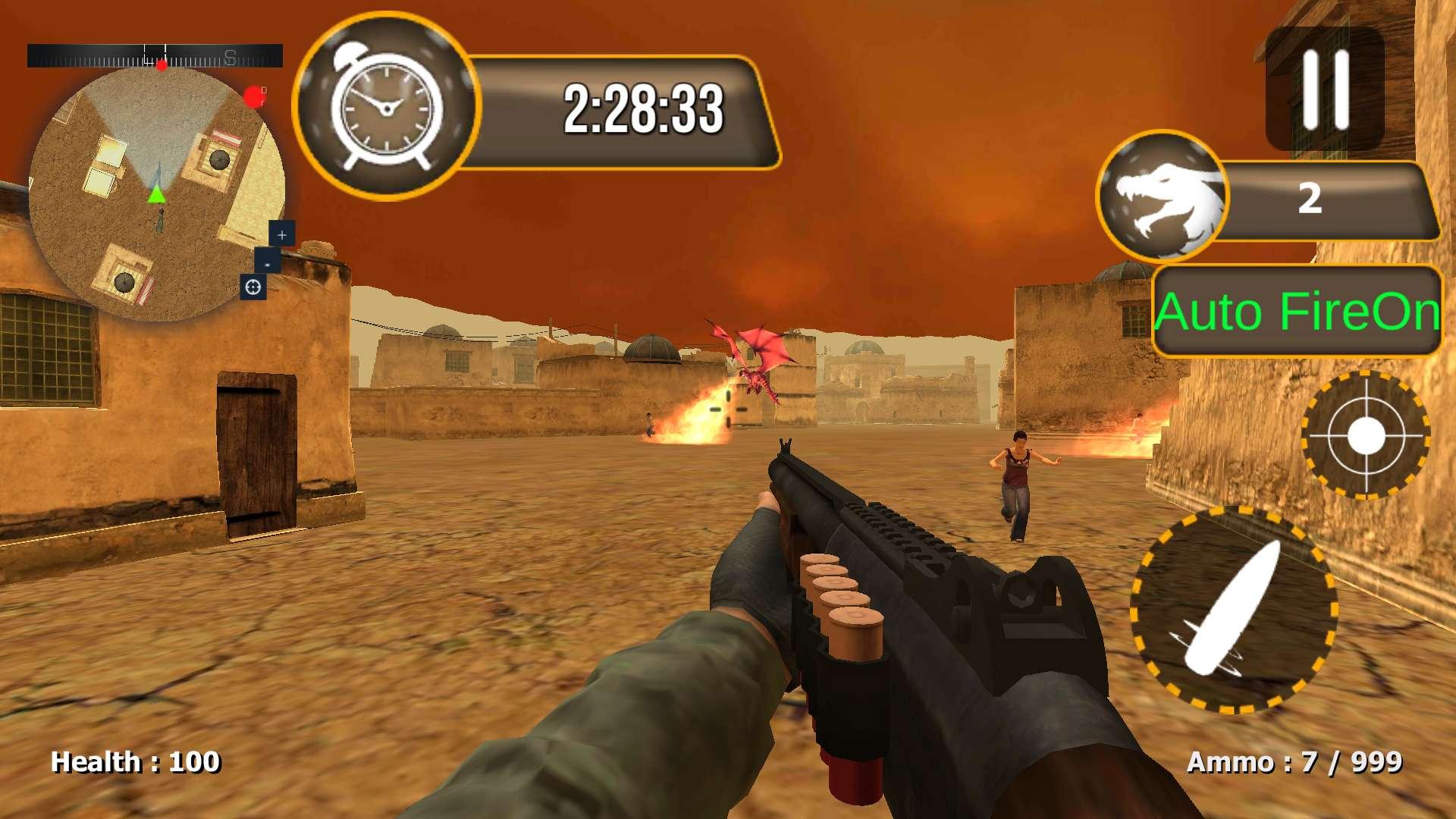Recenter the minimap with target button
This screenshot has height=819, width=1456.
coord(253,287)
